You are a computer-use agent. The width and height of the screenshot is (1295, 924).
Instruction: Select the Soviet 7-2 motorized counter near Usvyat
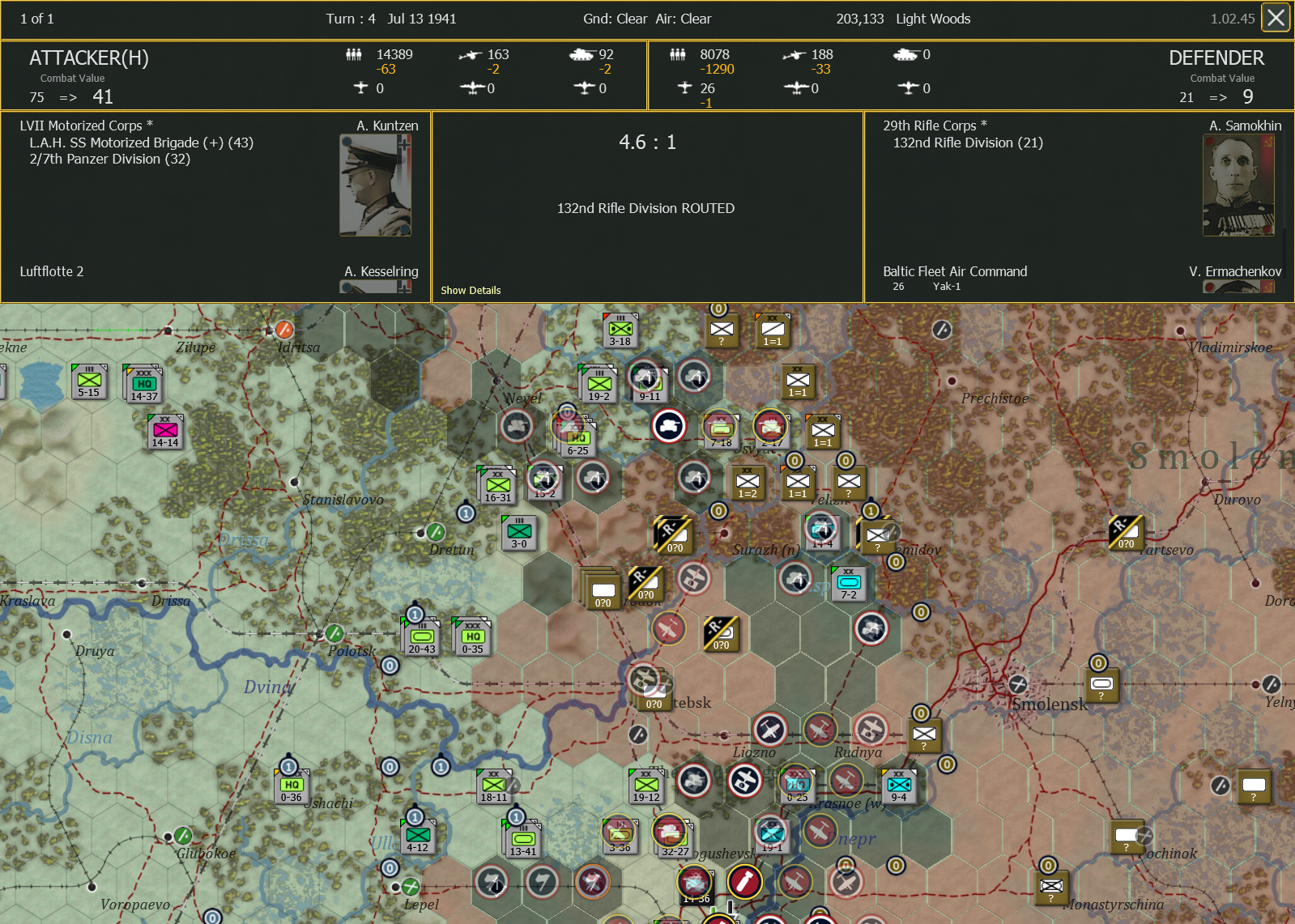848,582
